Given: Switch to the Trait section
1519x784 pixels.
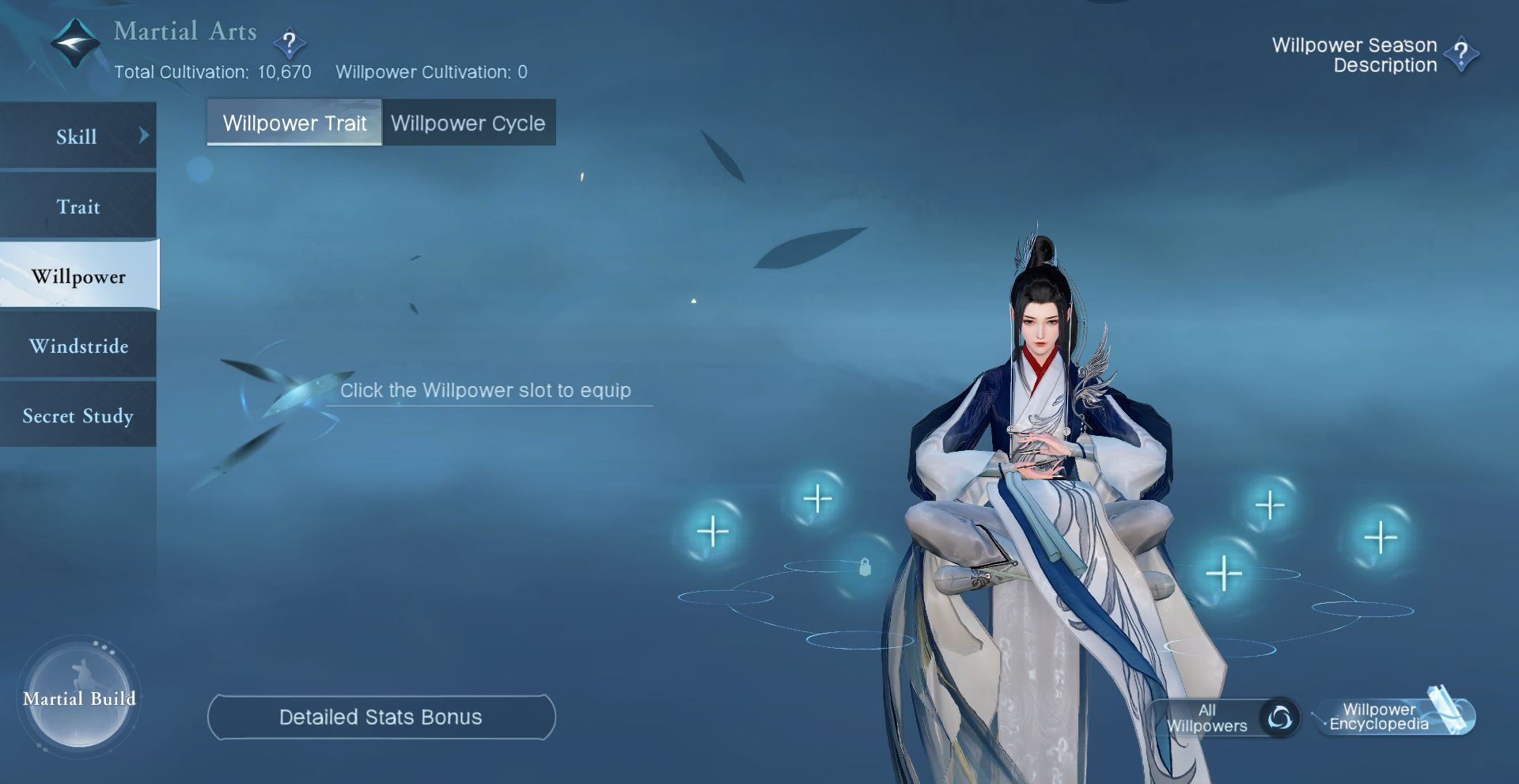Looking at the screenshot, I should [78, 206].
